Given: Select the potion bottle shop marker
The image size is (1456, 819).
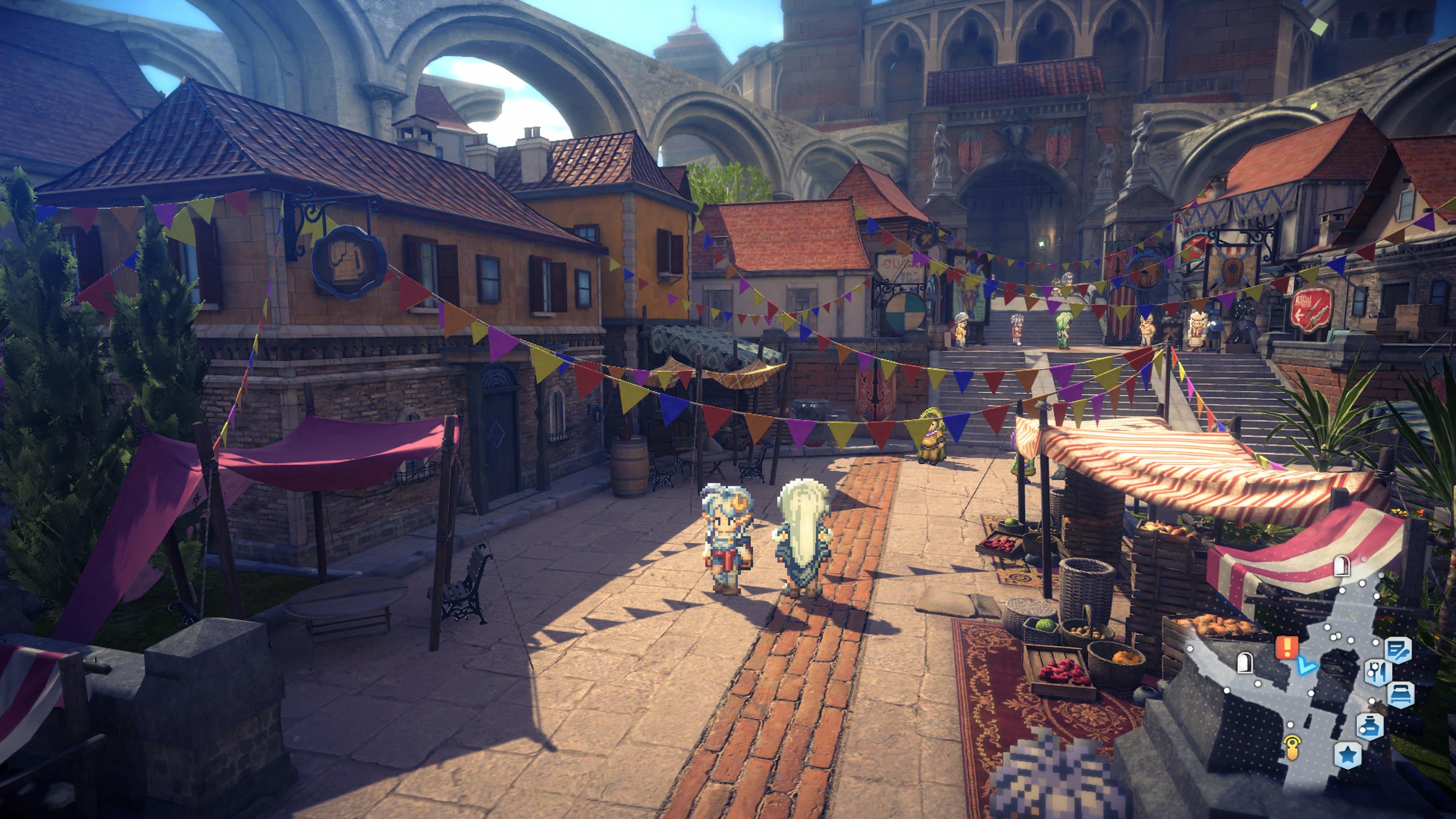Looking at the screenshot, I should [x=1370, y=726].
